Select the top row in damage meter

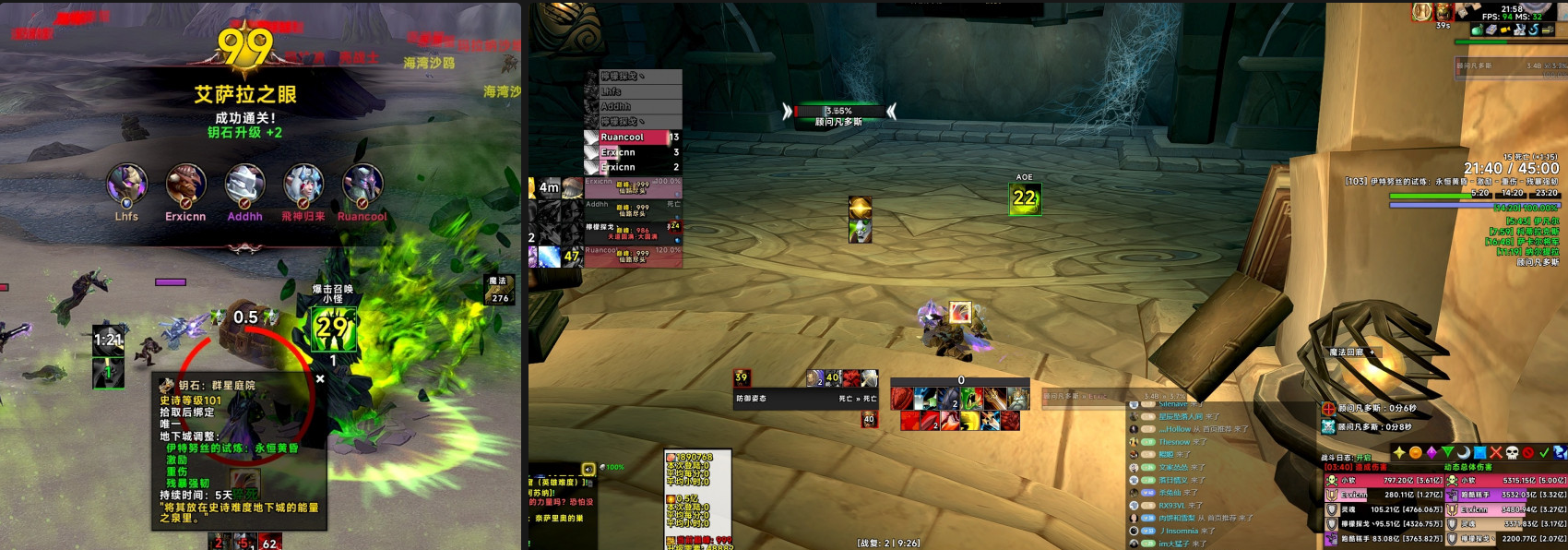tap(1384, 480)
